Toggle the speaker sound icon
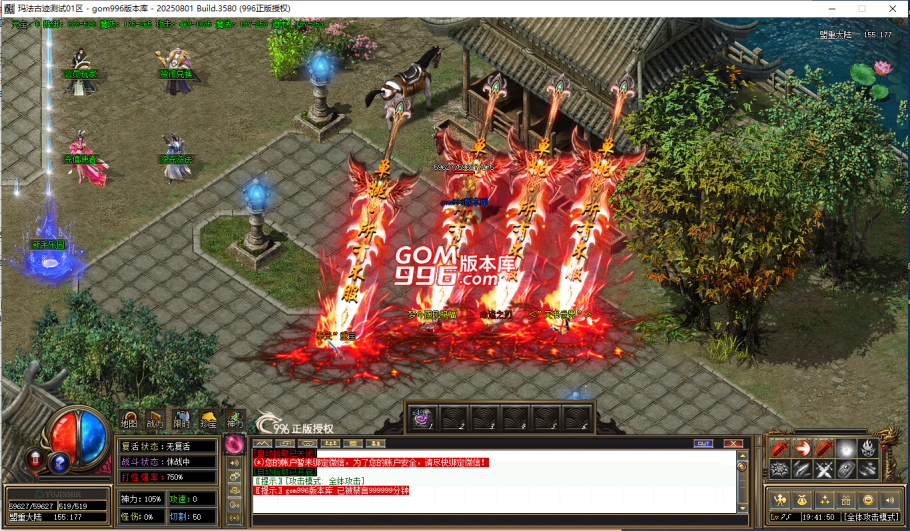 (891, 499)
